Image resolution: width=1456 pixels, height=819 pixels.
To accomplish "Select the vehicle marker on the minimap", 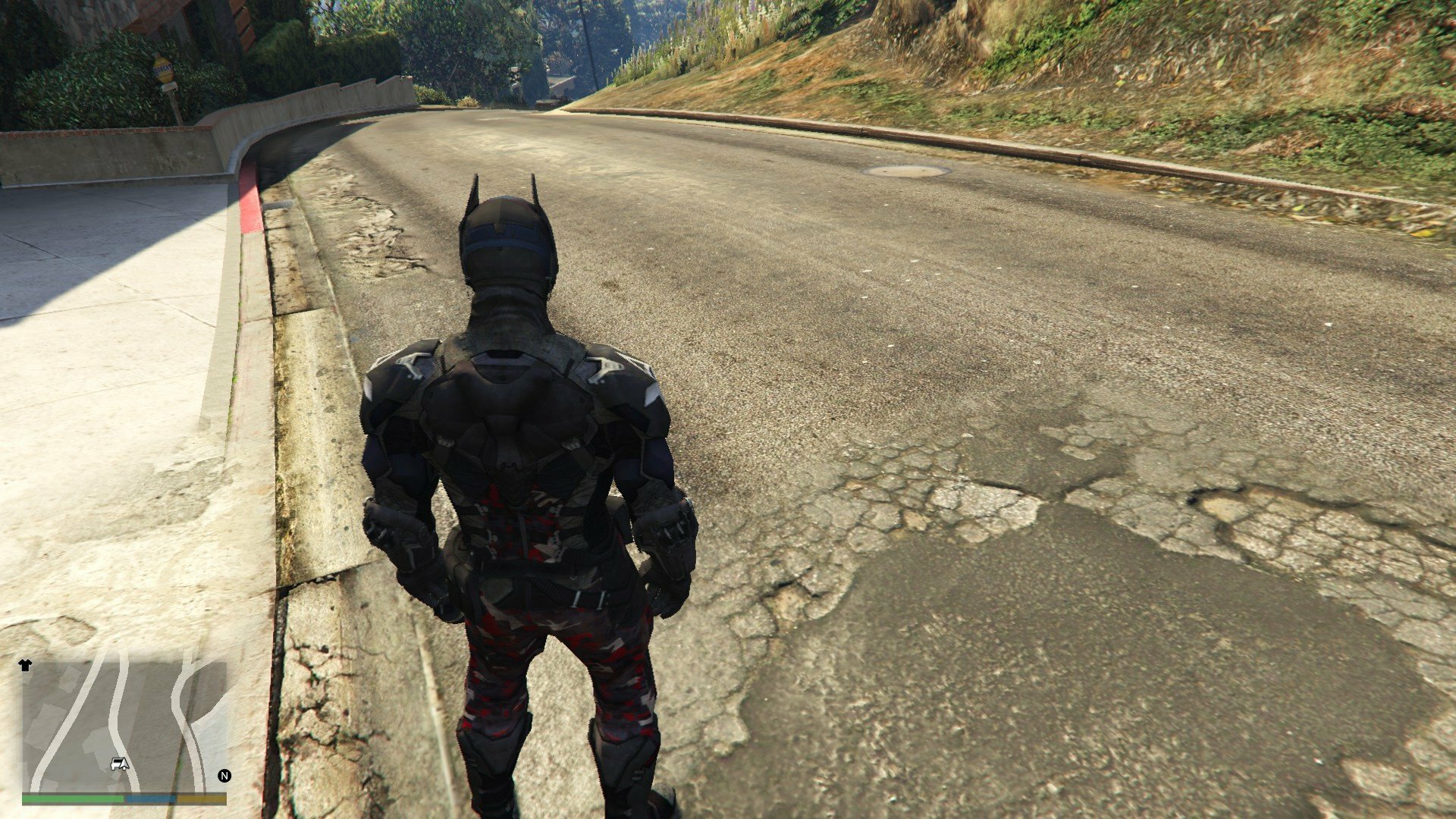I will (x=119, y=764).
